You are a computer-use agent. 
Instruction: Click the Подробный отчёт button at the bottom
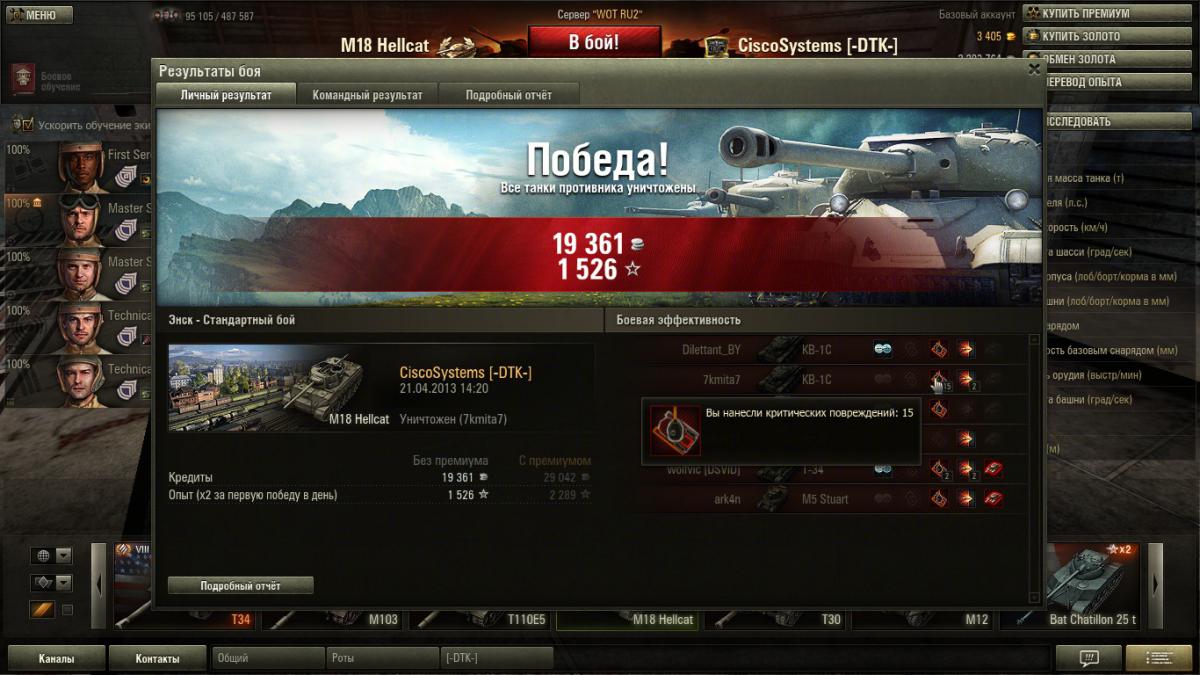tap(240, 585)
